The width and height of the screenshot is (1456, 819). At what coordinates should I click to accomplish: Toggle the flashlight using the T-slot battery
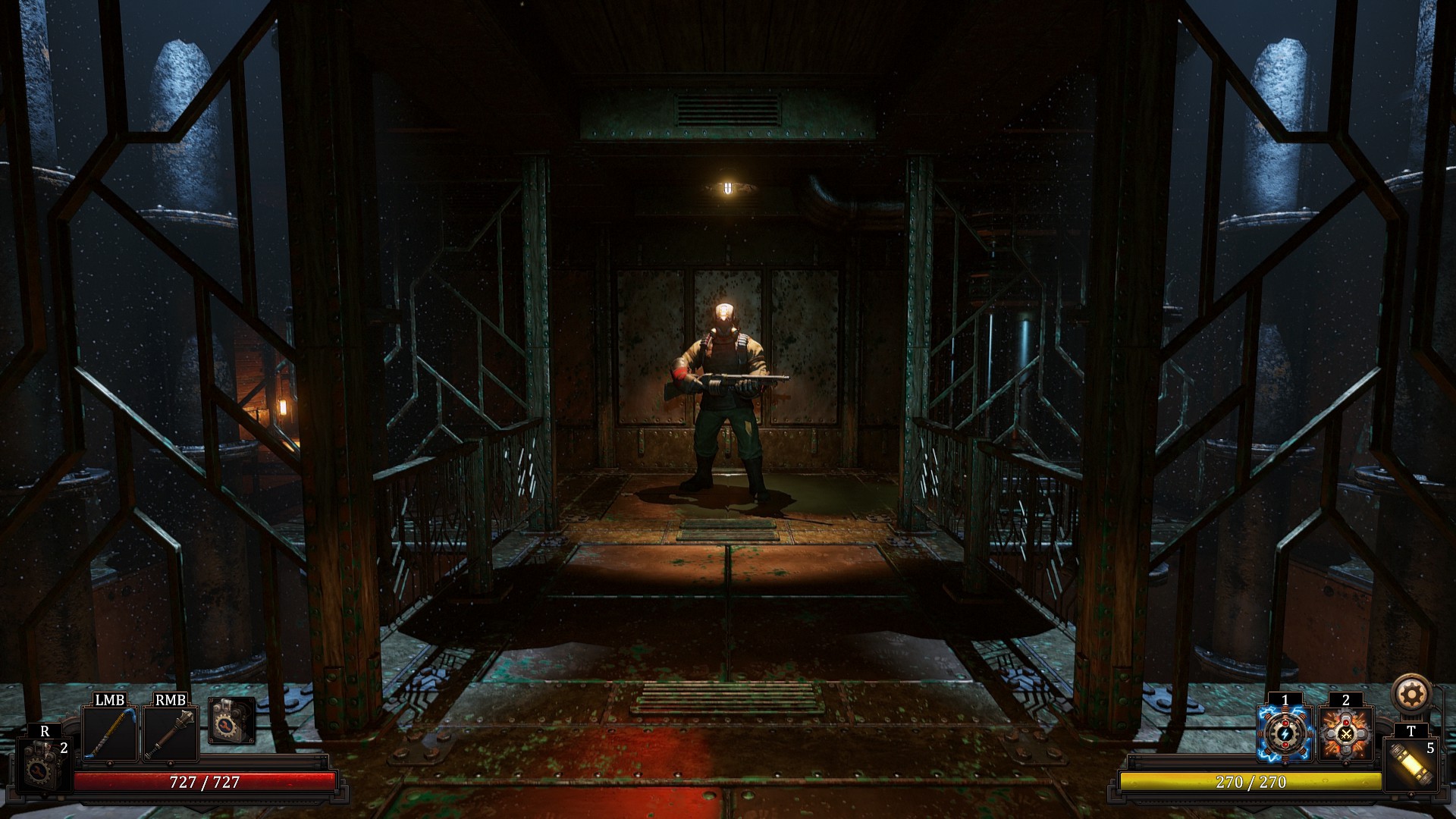[x=1410, y=765]
